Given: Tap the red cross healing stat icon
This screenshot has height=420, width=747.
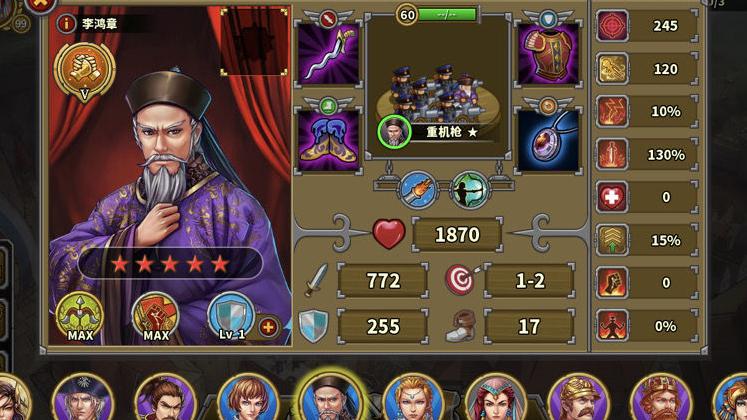Looking at the screenshot, I should [612, 197].
